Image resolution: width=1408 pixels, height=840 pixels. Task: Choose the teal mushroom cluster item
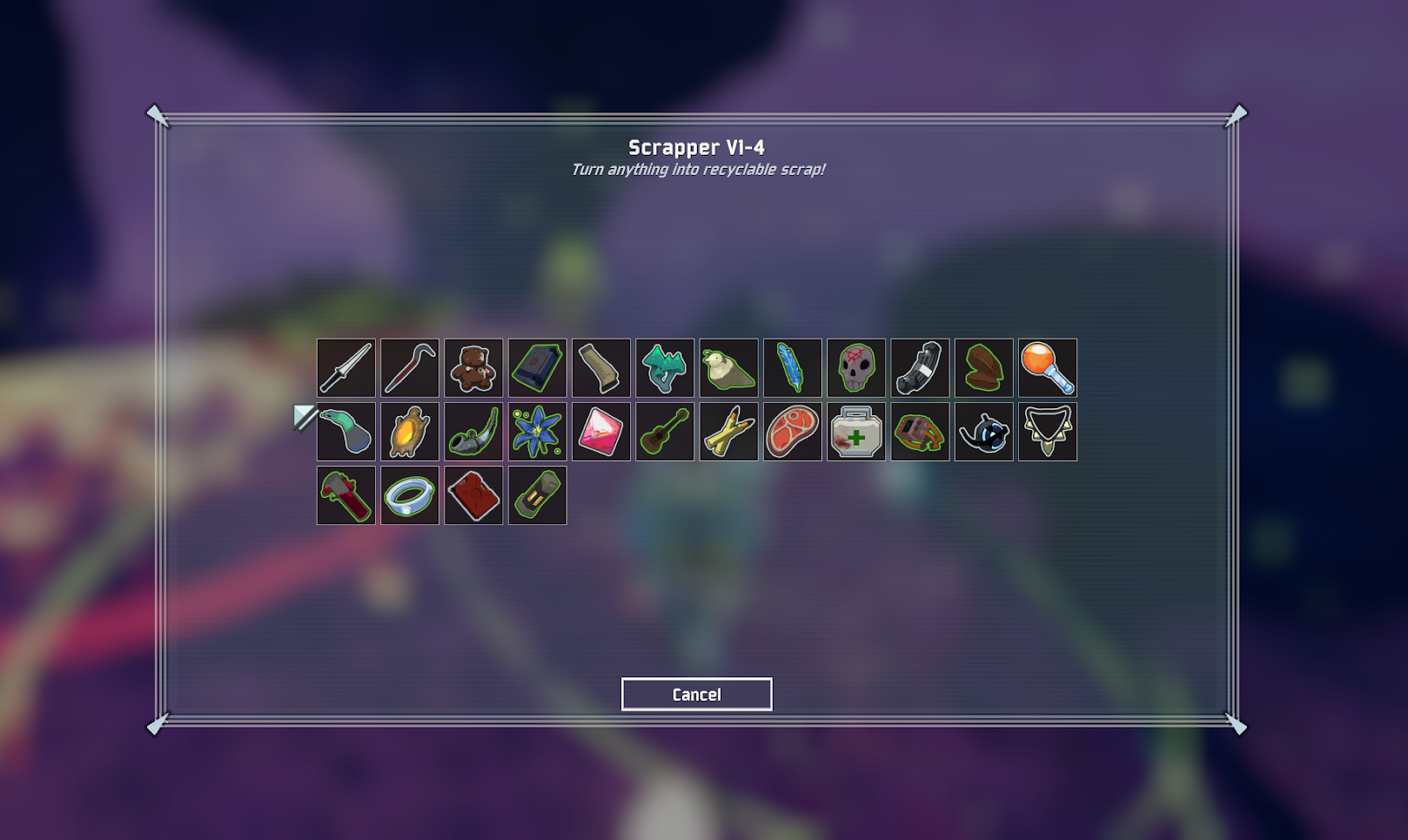tap(665, 368)
